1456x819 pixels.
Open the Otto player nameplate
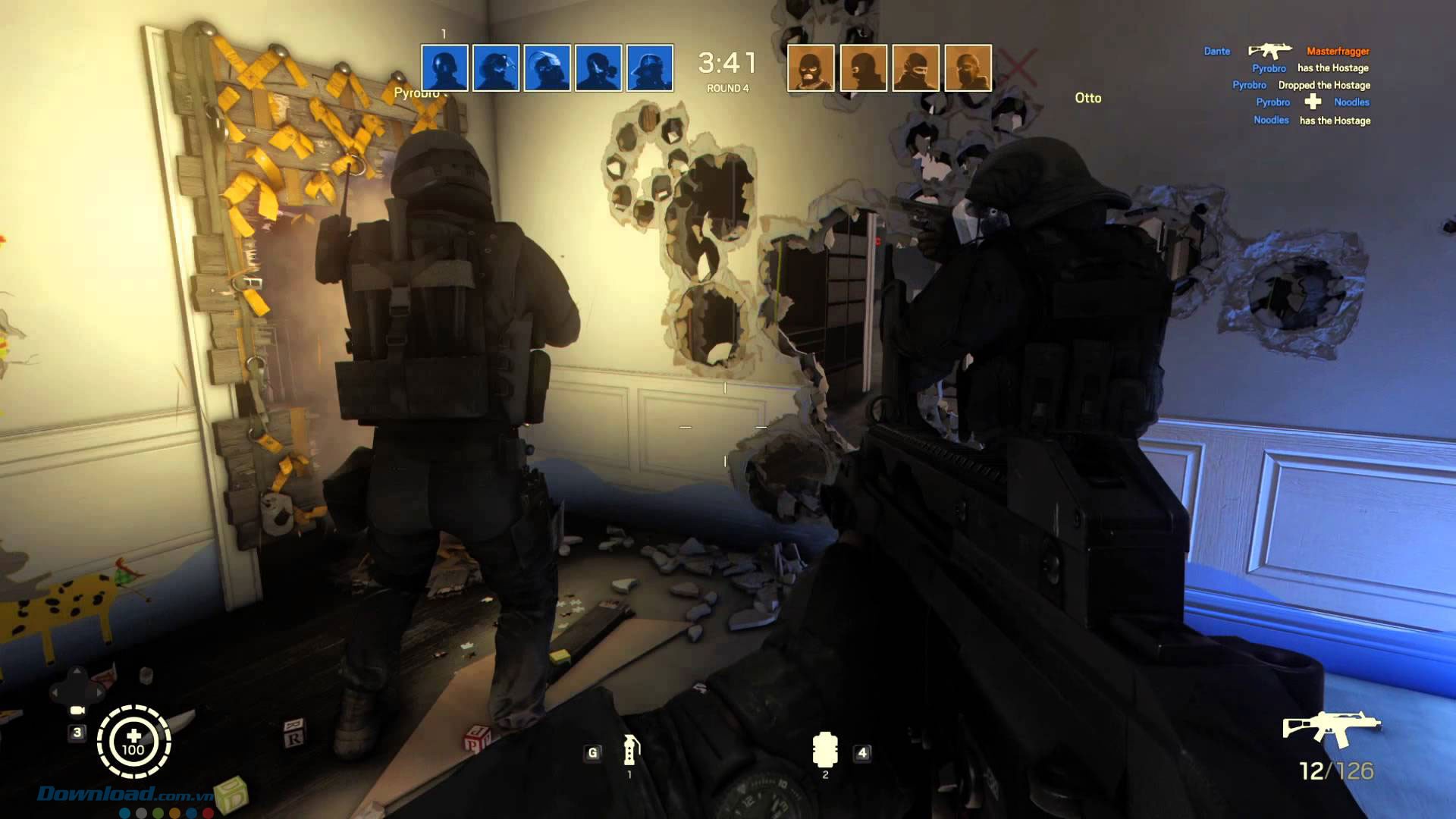(1088, 99)
